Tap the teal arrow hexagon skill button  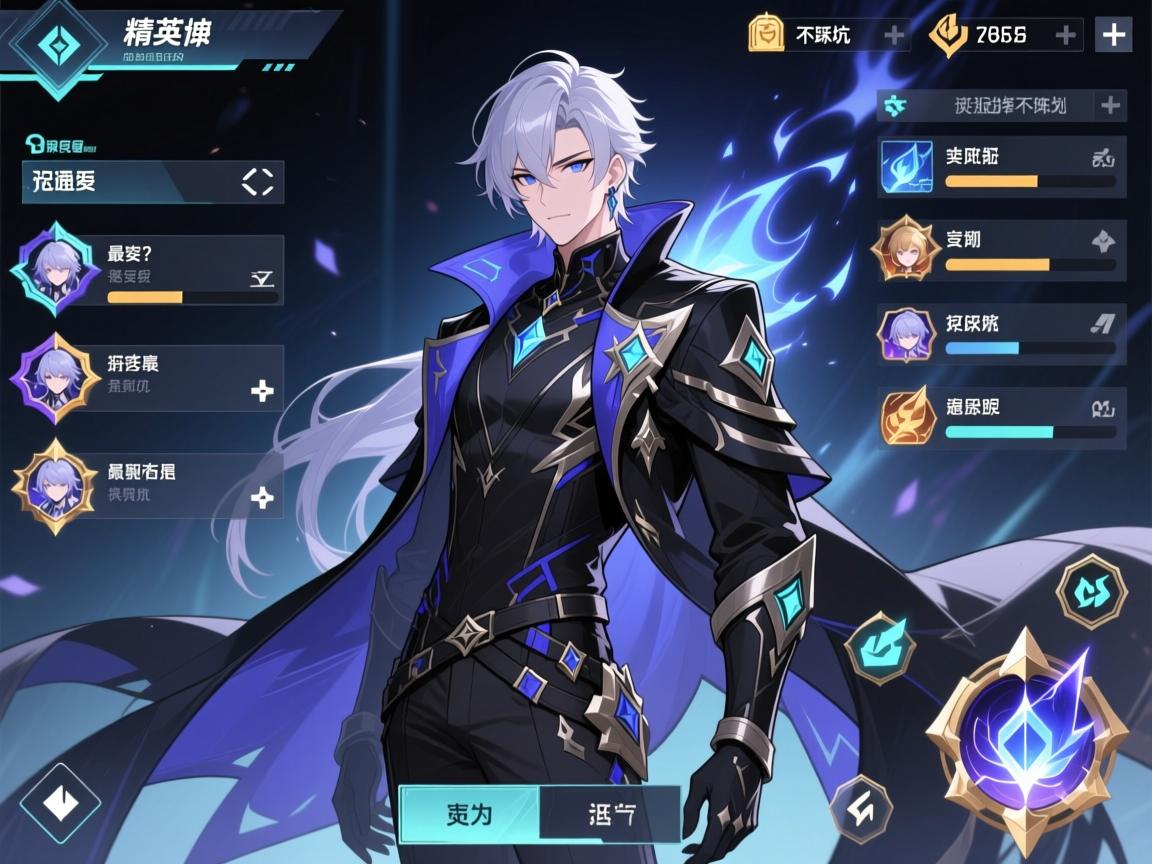(880, 648)
